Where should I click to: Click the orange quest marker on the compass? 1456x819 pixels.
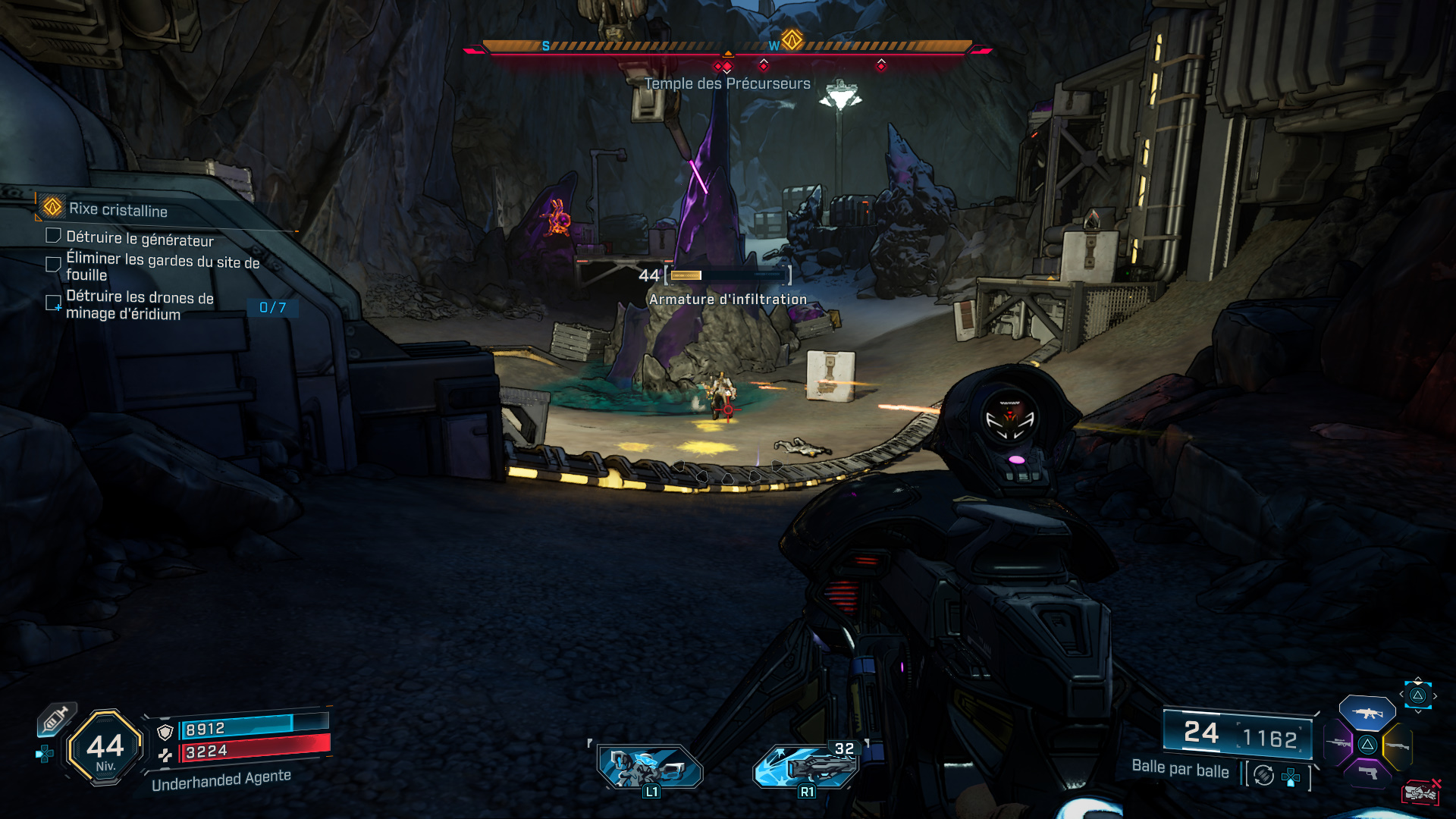coord(792,39)
